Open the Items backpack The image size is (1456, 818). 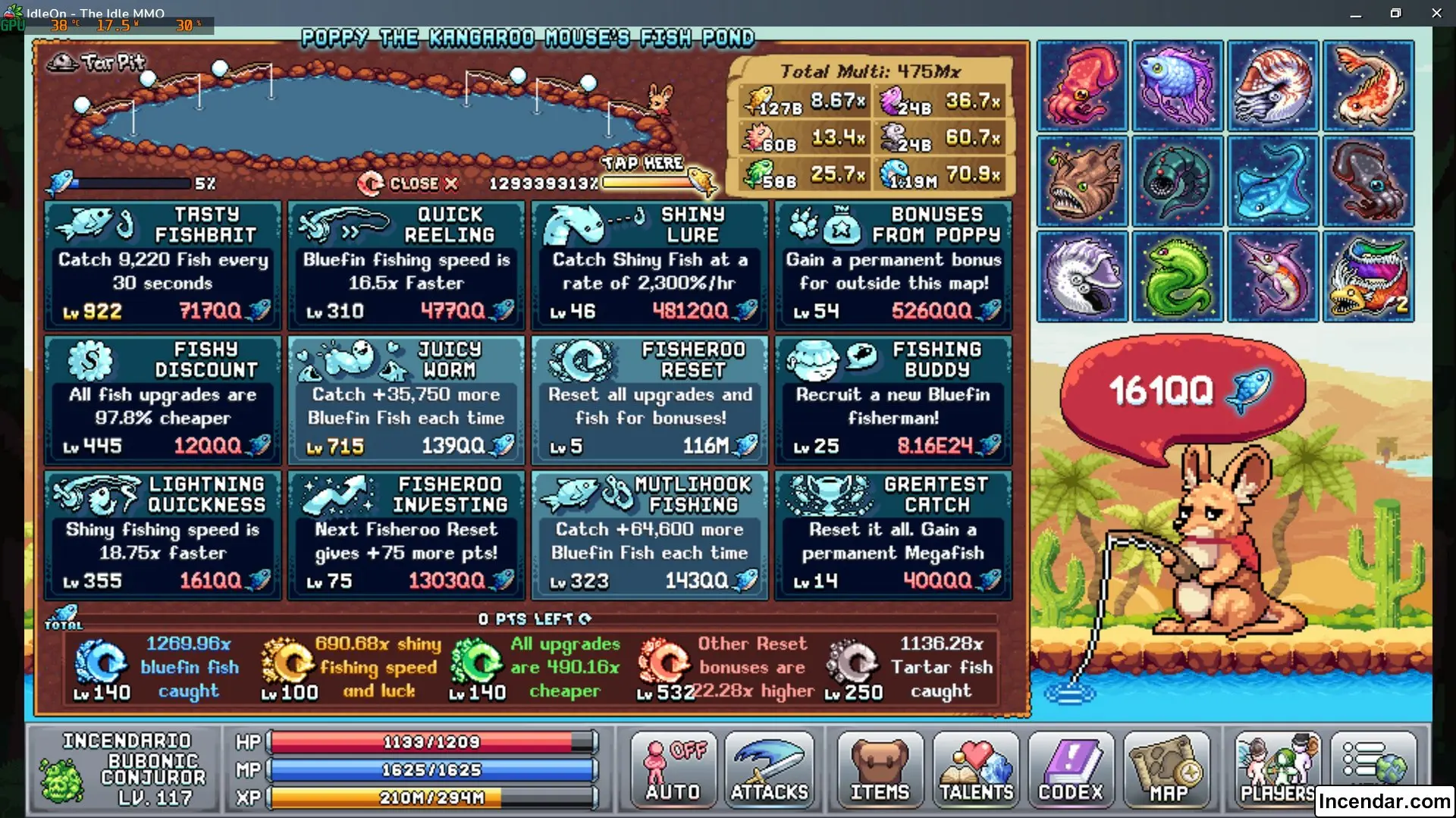pos(877,770)
